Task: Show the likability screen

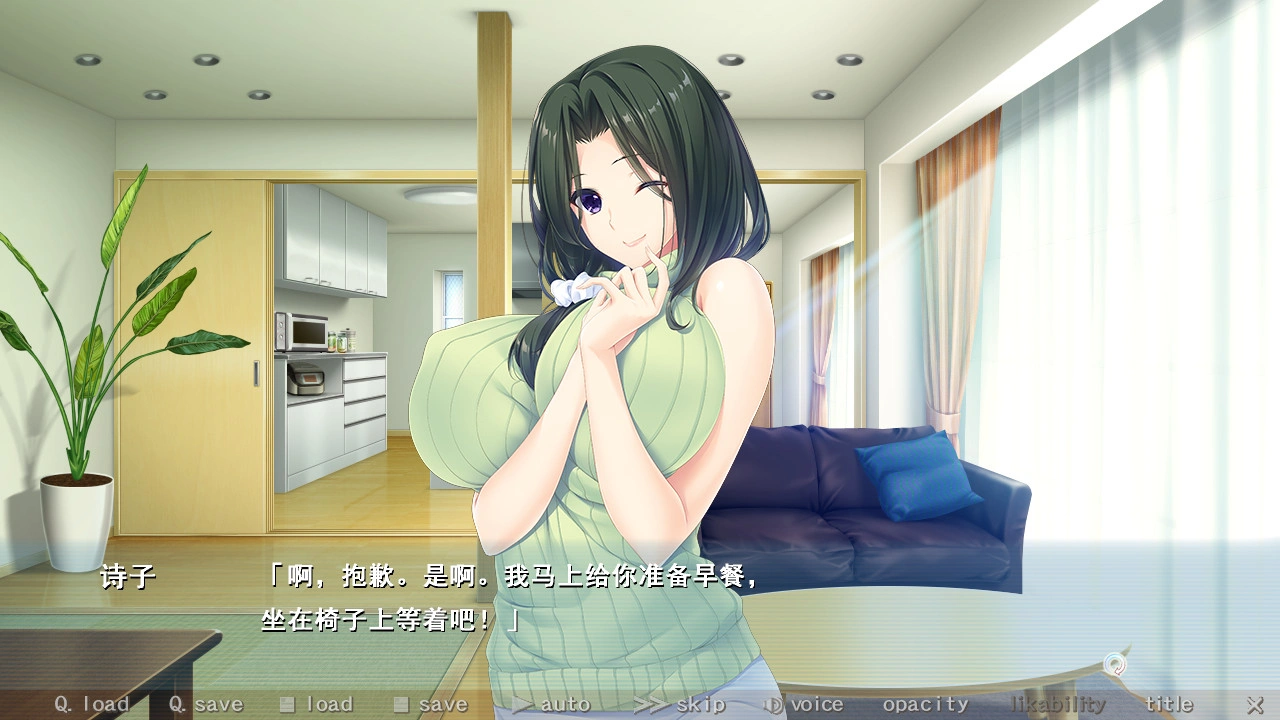Action: tap(1058, 705)
